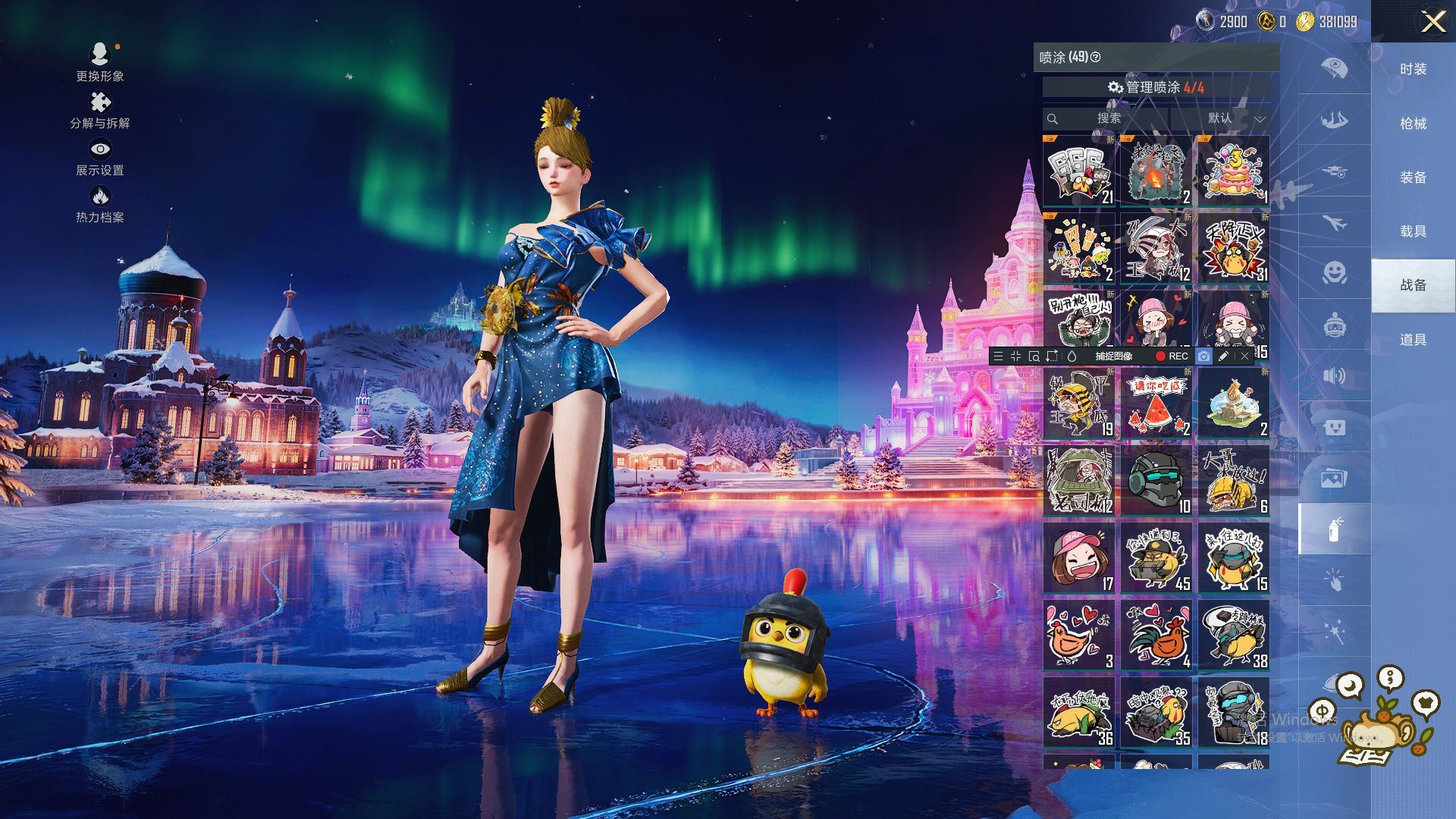Open 展示设置 display settings
This screenshot has width=1456, height=819.
pyautogui.click(x=100, y=157)
